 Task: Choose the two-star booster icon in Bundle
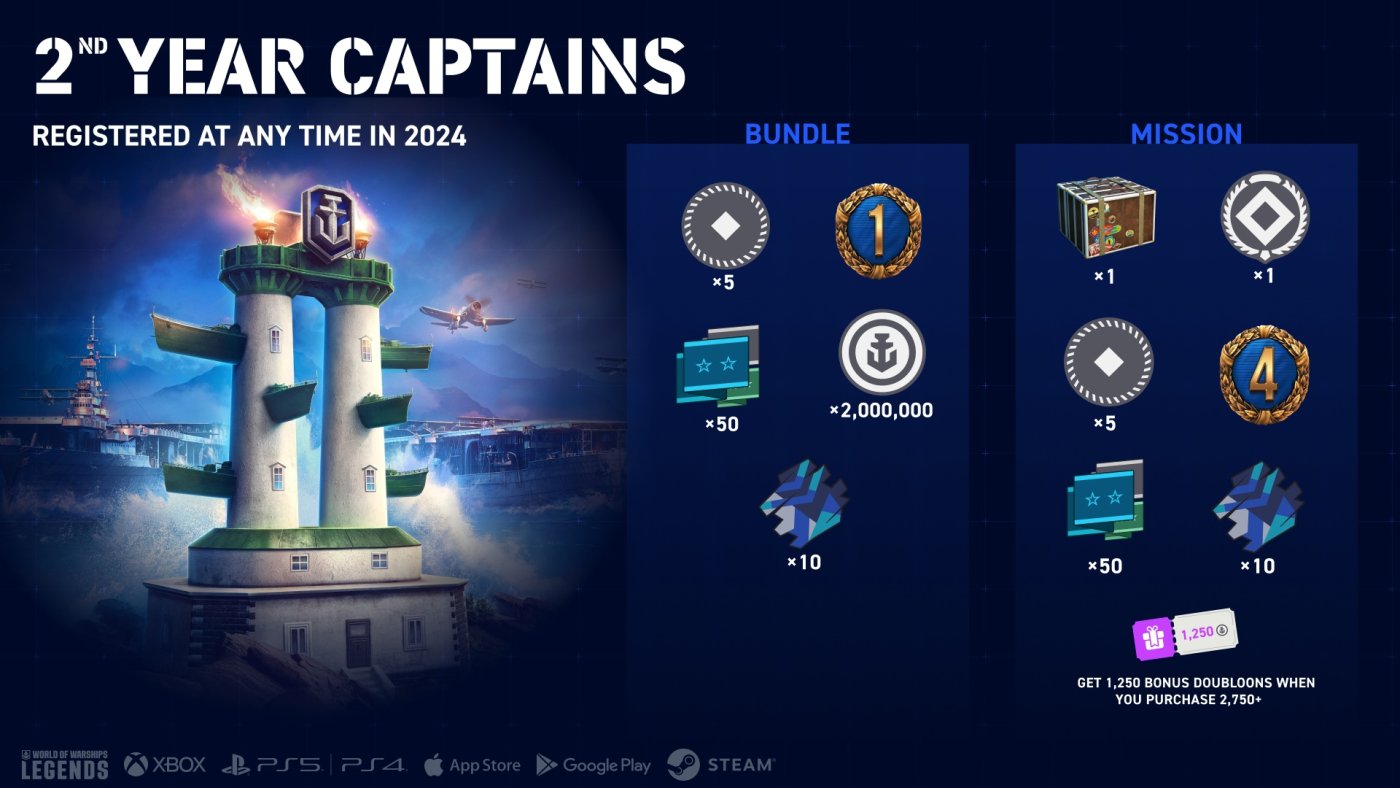pyautogui.click(x=718, y=366)
